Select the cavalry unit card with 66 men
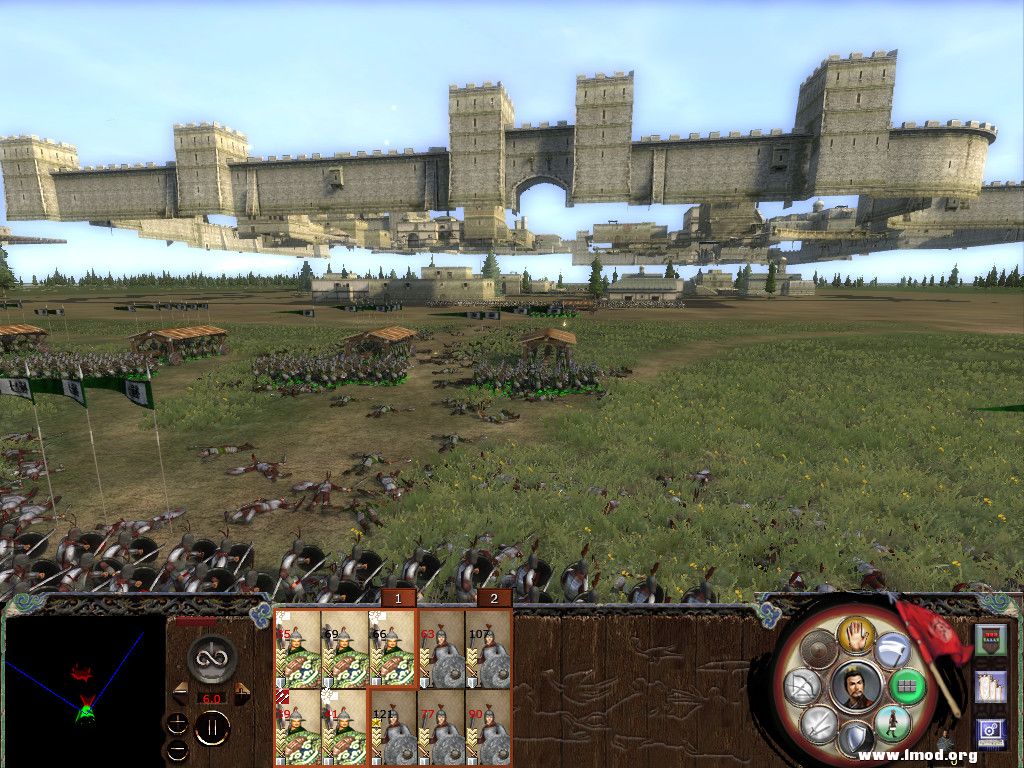The height and width of the screenshot is (768, 1024). [x=392, y=648]
